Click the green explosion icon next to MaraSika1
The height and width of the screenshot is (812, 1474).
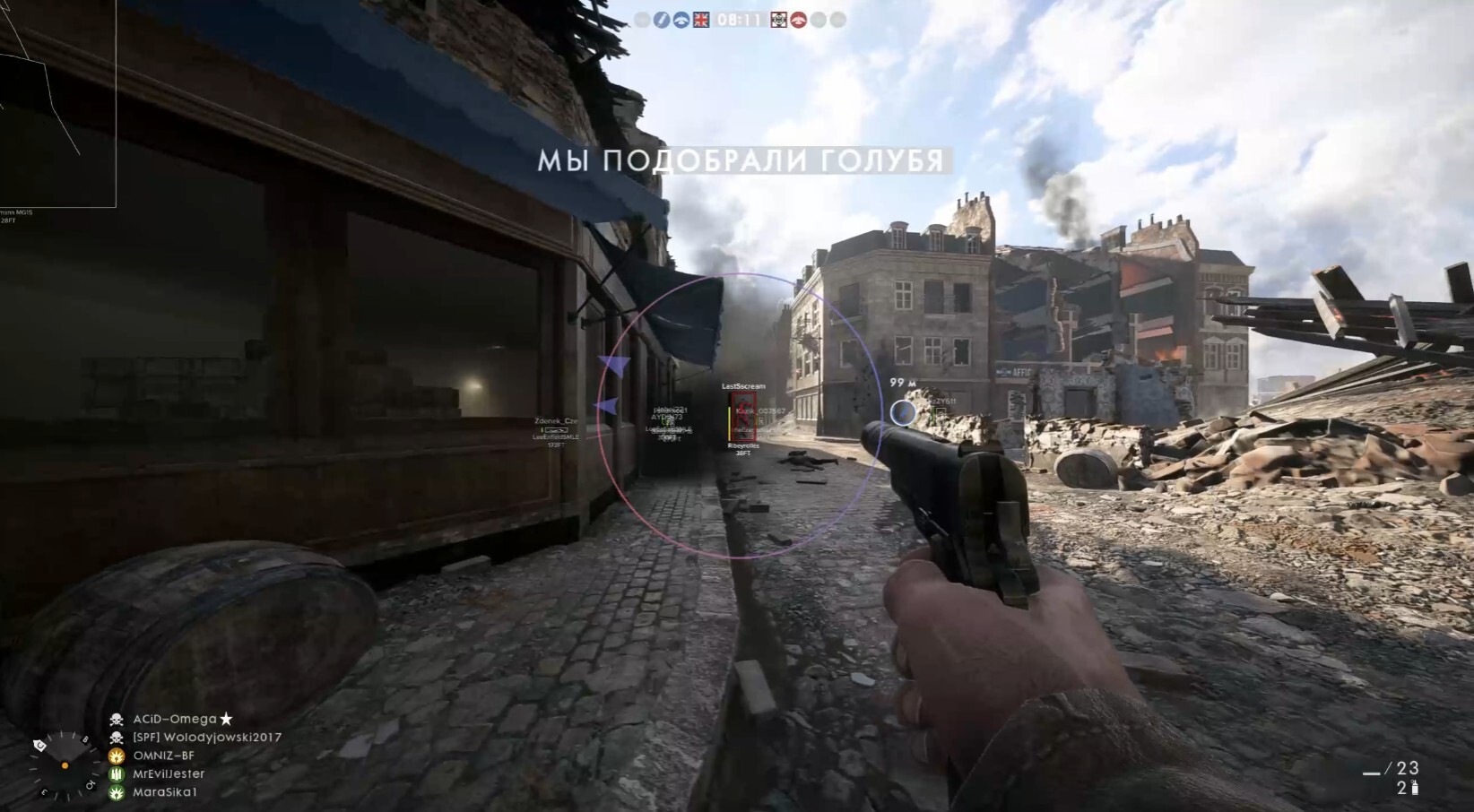pyautogui.click(x=116, y=792)
